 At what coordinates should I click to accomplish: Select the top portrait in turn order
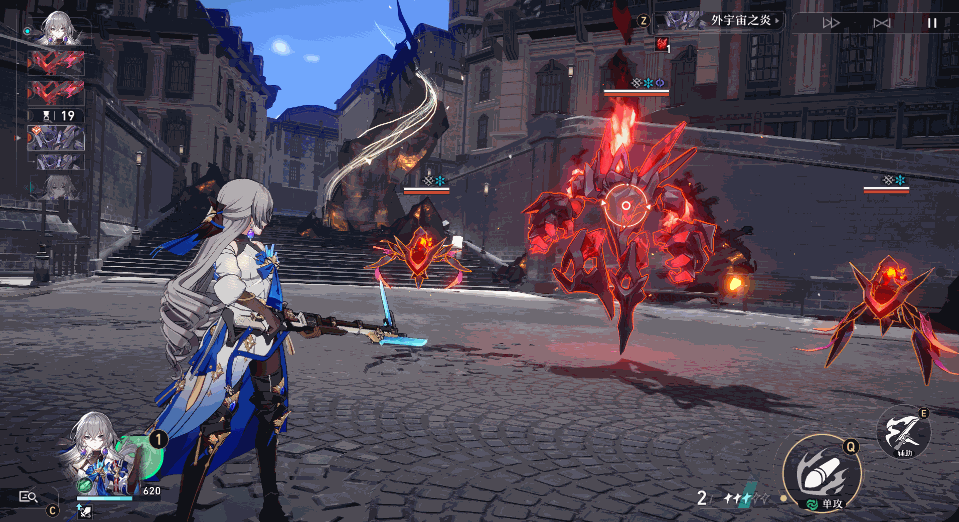59,30
